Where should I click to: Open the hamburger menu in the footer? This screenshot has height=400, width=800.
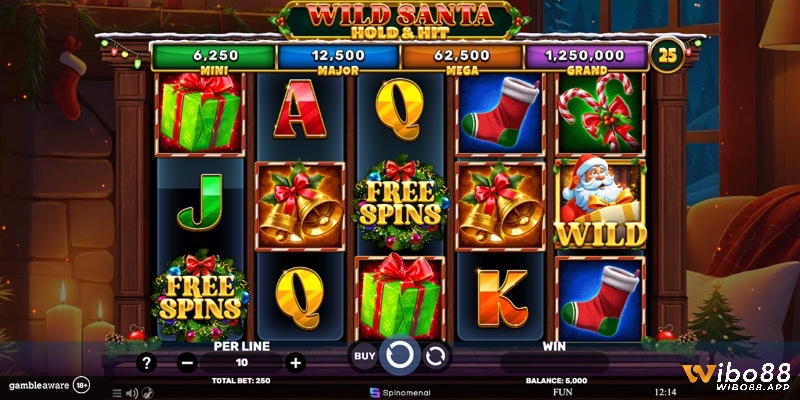[x=116, y=393]
